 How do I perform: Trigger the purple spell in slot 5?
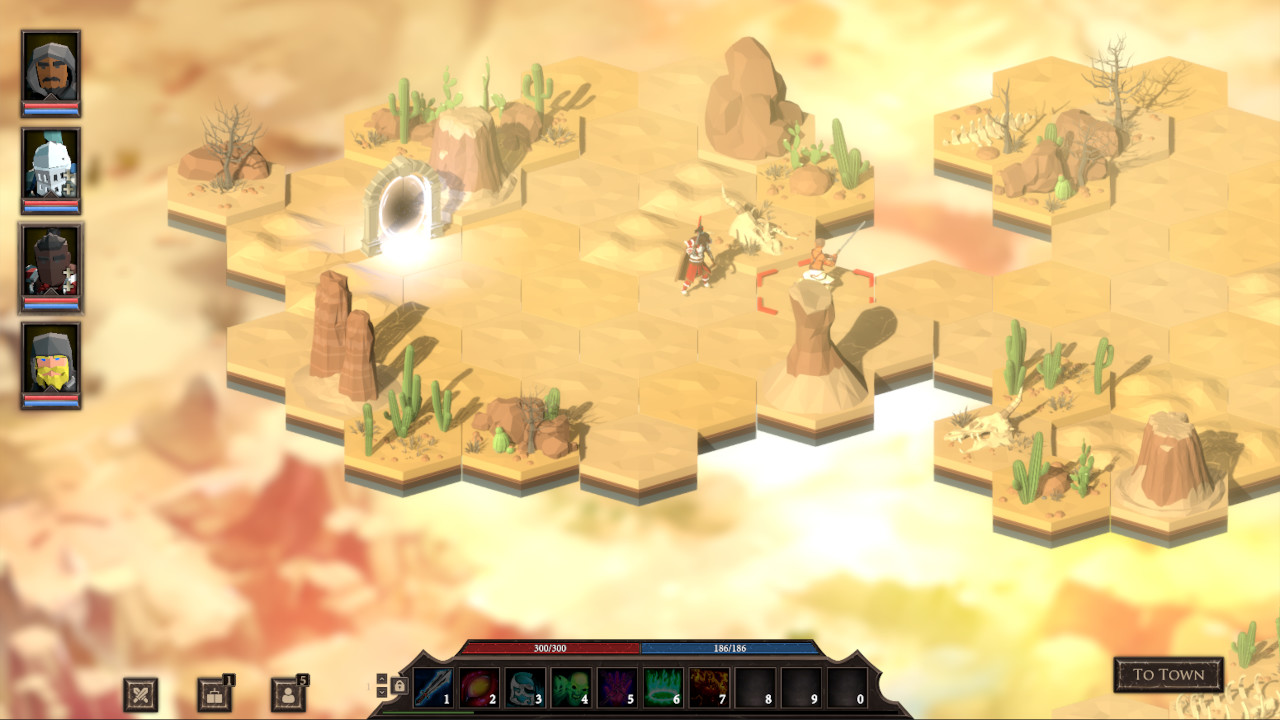616,686
